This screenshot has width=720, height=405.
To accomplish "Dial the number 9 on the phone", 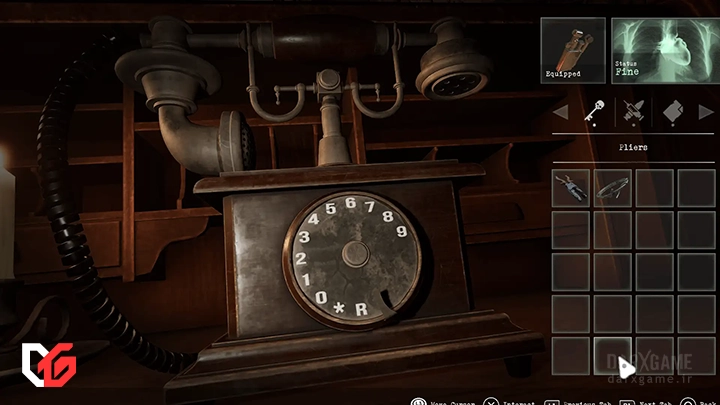I will point(402,231).
